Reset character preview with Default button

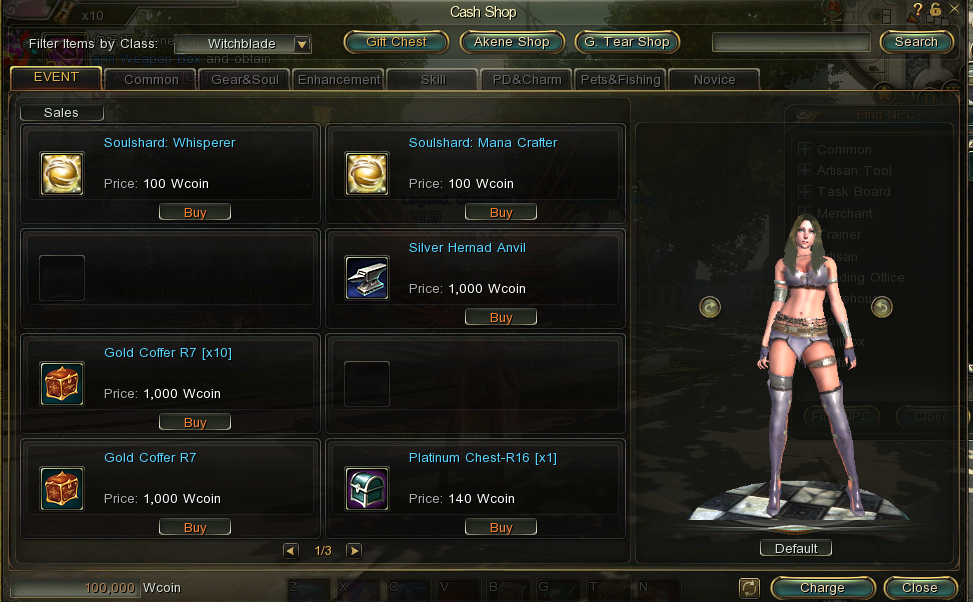(796, 548)
